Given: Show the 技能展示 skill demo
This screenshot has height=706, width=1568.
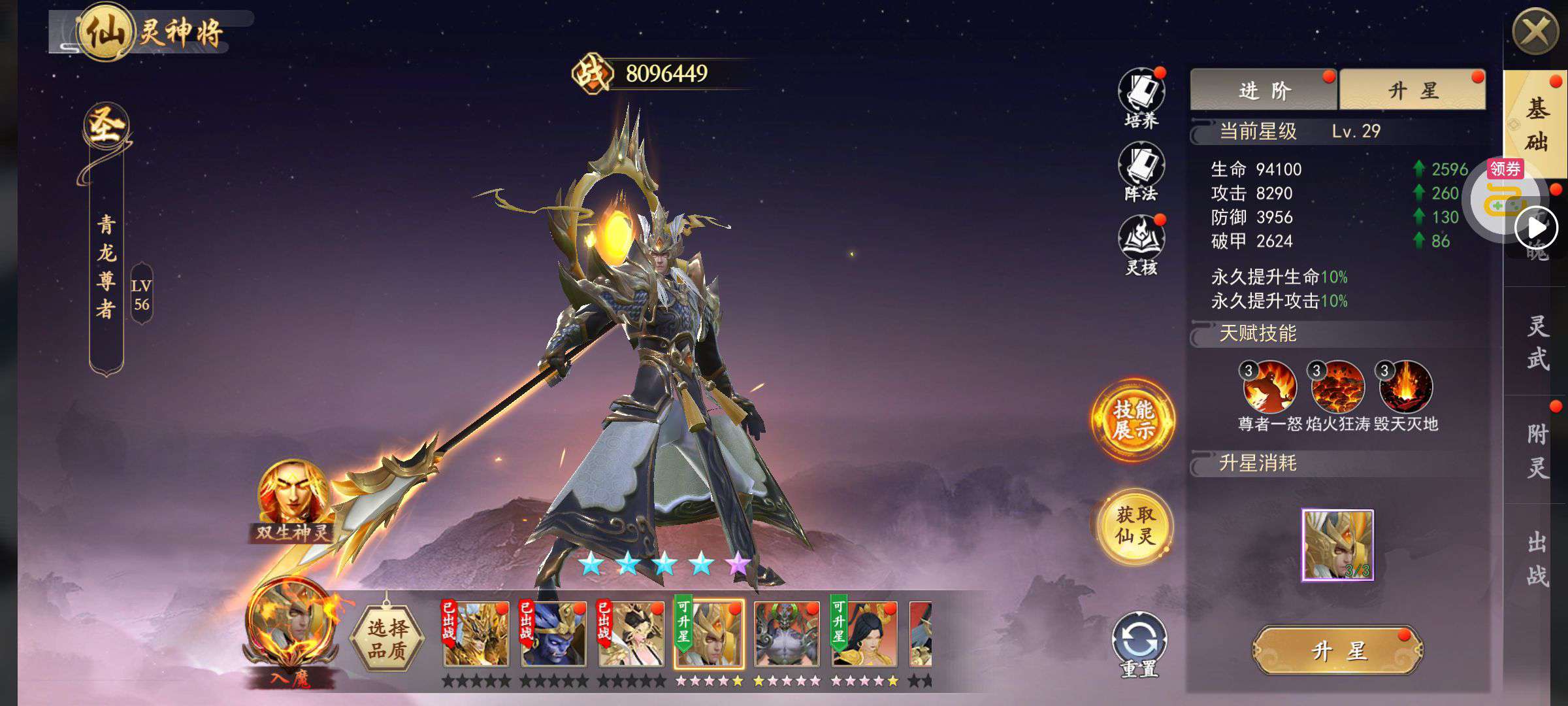Looking at the screenshot, I should 1133,420.
